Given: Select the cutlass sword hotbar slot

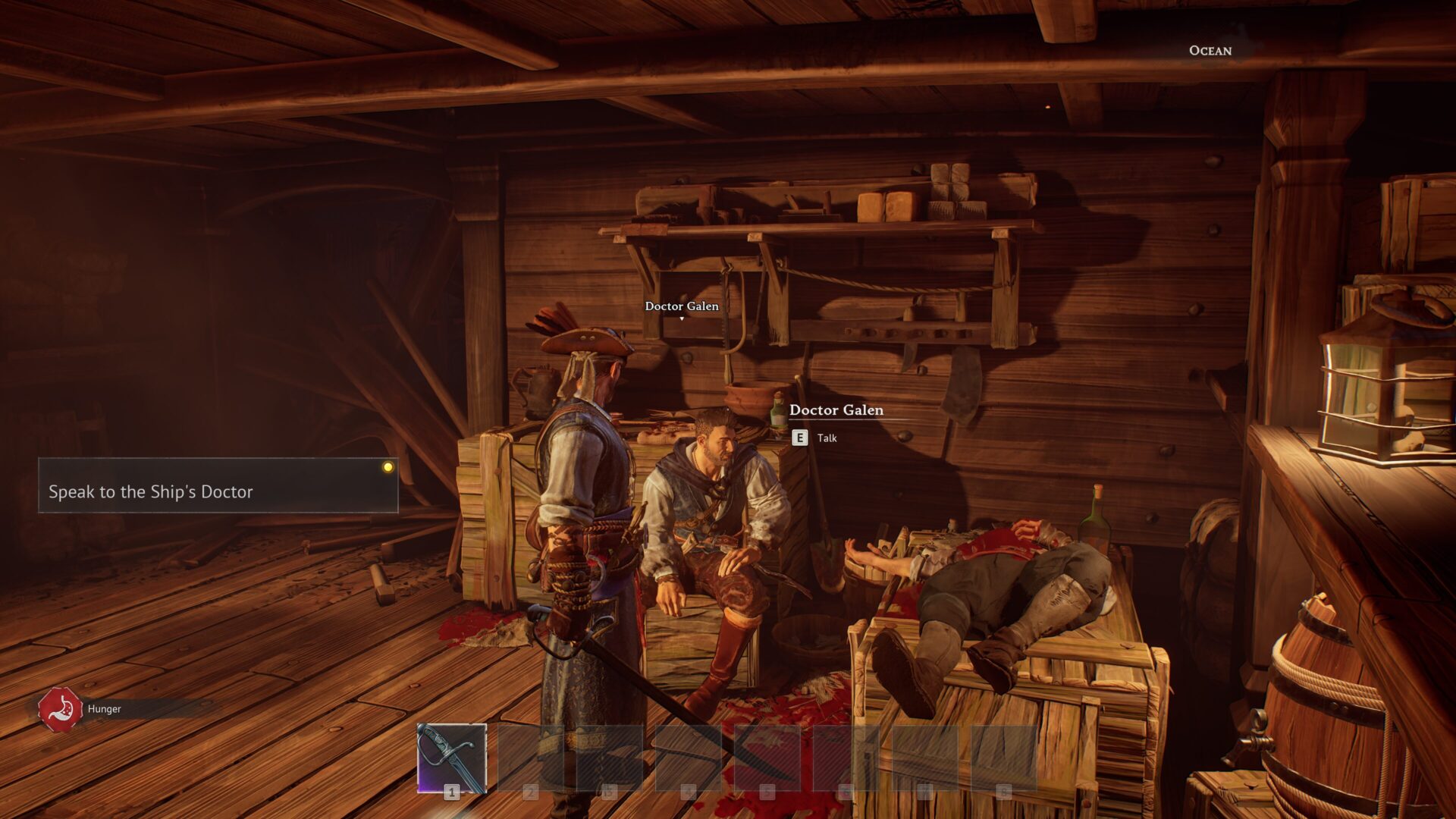Looking at the screenshot, I should pyautogui.click(x=452, y=758).
